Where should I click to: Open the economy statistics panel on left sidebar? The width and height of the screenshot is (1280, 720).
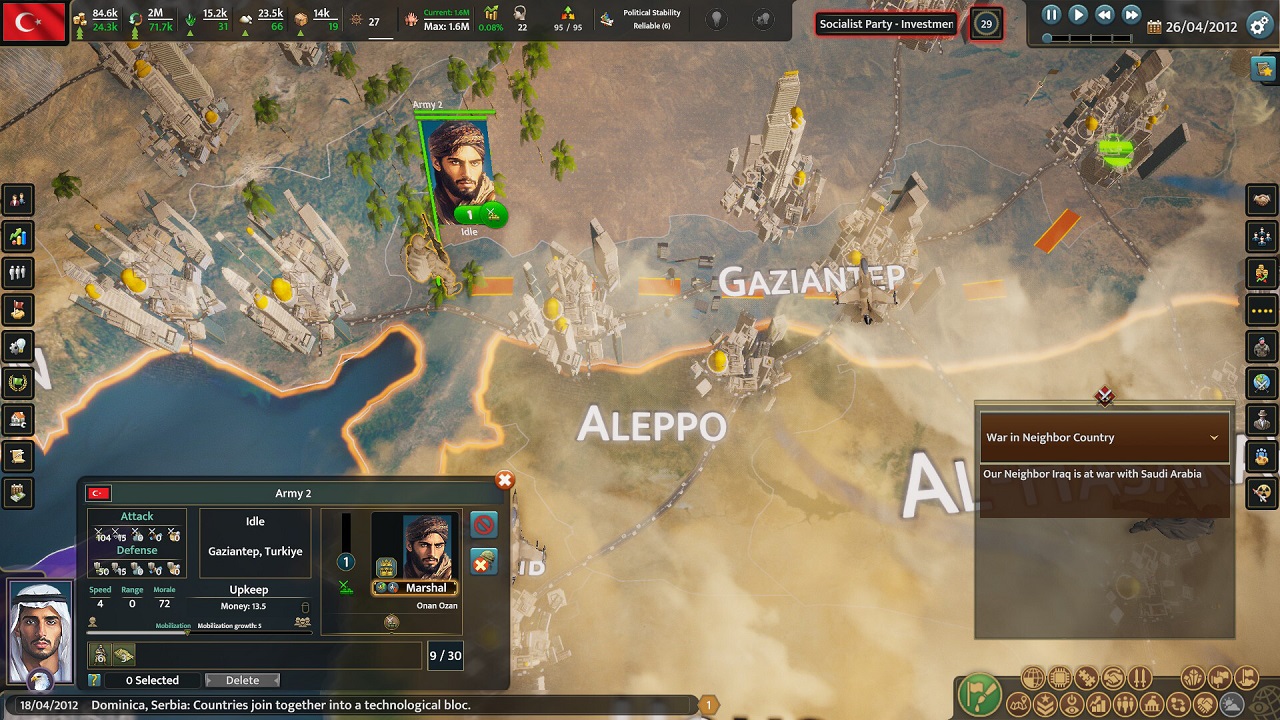(x=18, y=236)
